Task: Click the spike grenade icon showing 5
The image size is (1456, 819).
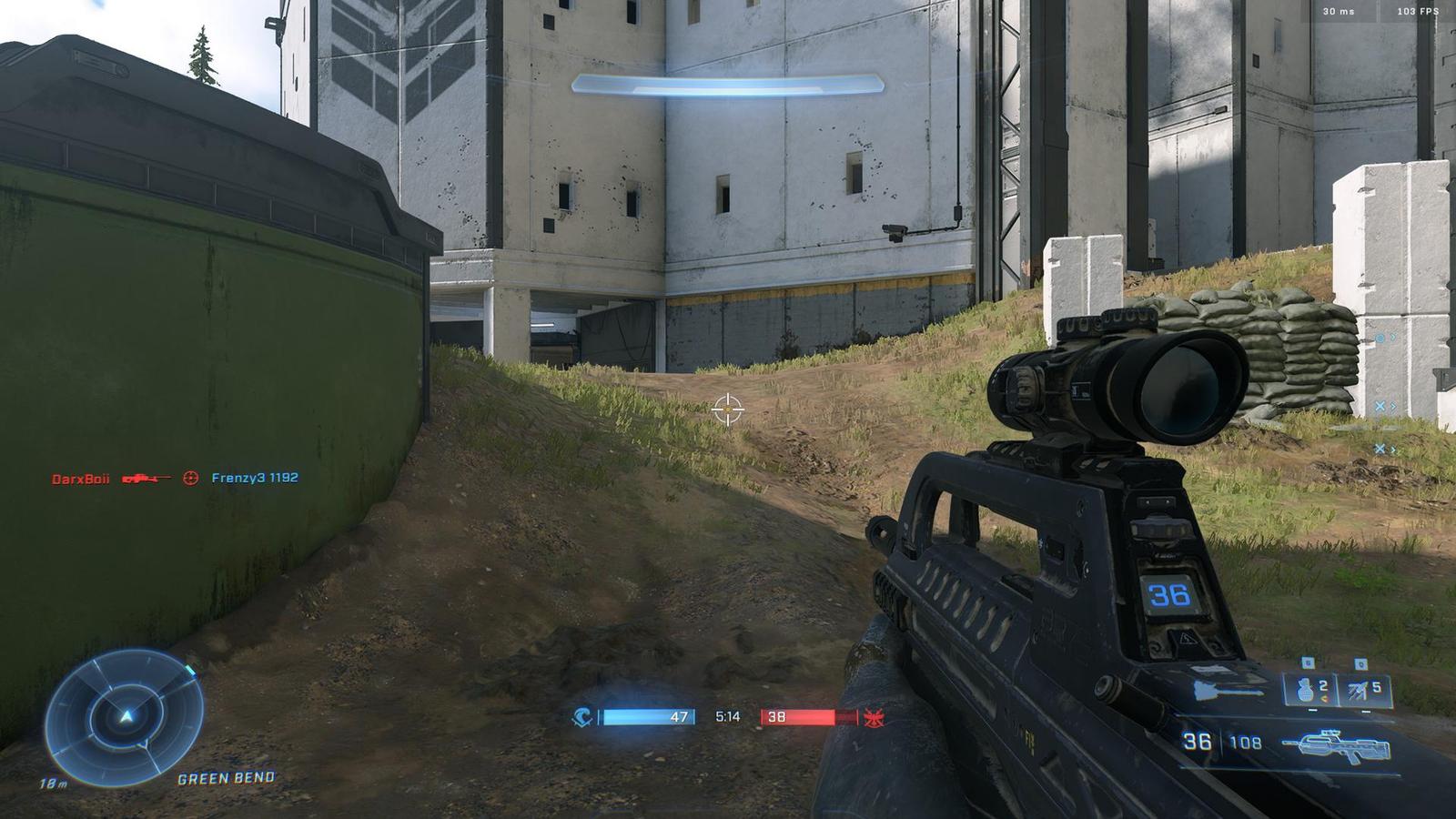Action: pos(1358,690)
